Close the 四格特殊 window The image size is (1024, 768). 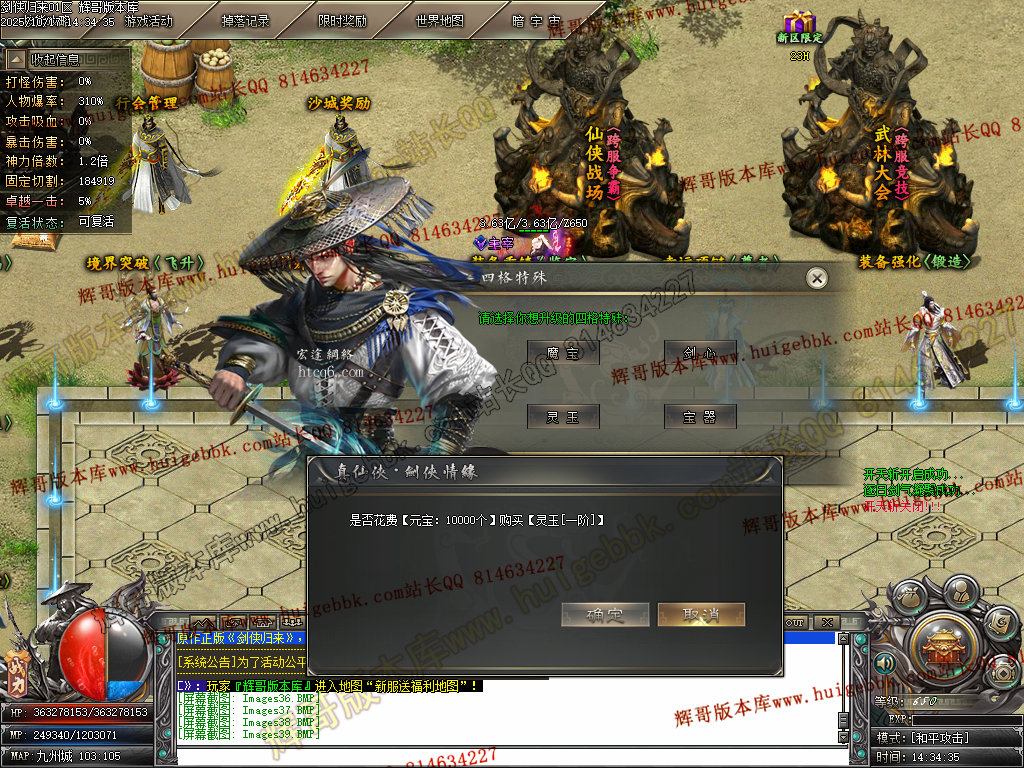[x=817, y=278]
